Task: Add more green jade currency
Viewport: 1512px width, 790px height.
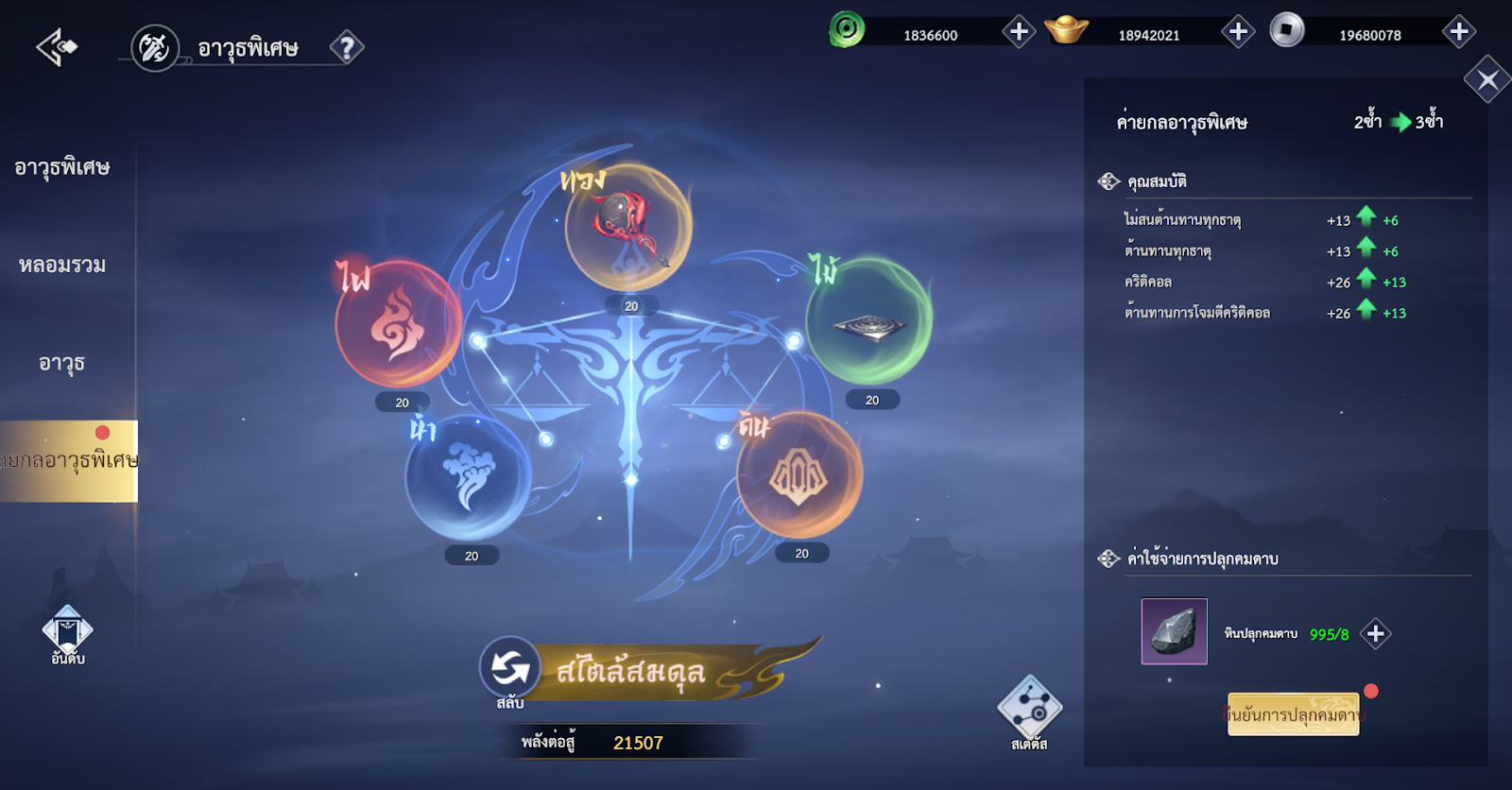Action: [x=1019, y=32]
